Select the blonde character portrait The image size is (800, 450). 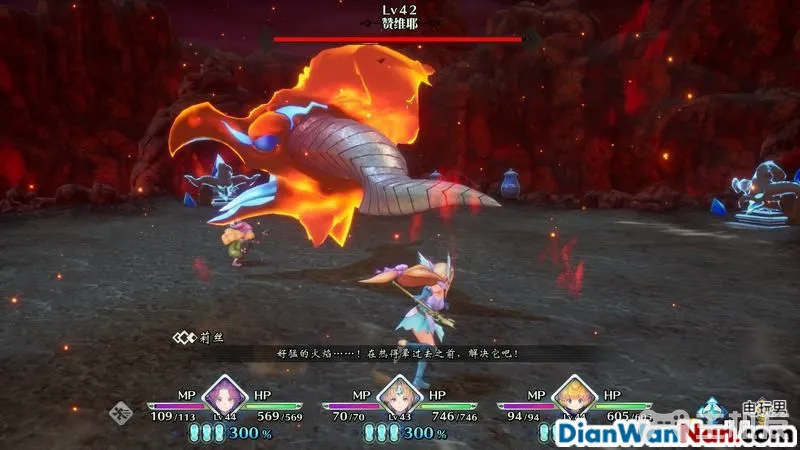point(573,394)
